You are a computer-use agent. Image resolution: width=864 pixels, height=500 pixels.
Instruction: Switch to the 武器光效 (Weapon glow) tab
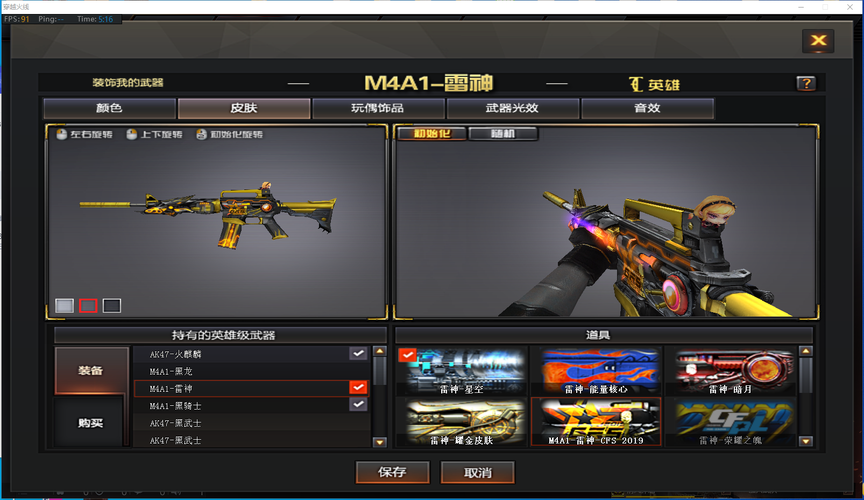tap(513, 108)
